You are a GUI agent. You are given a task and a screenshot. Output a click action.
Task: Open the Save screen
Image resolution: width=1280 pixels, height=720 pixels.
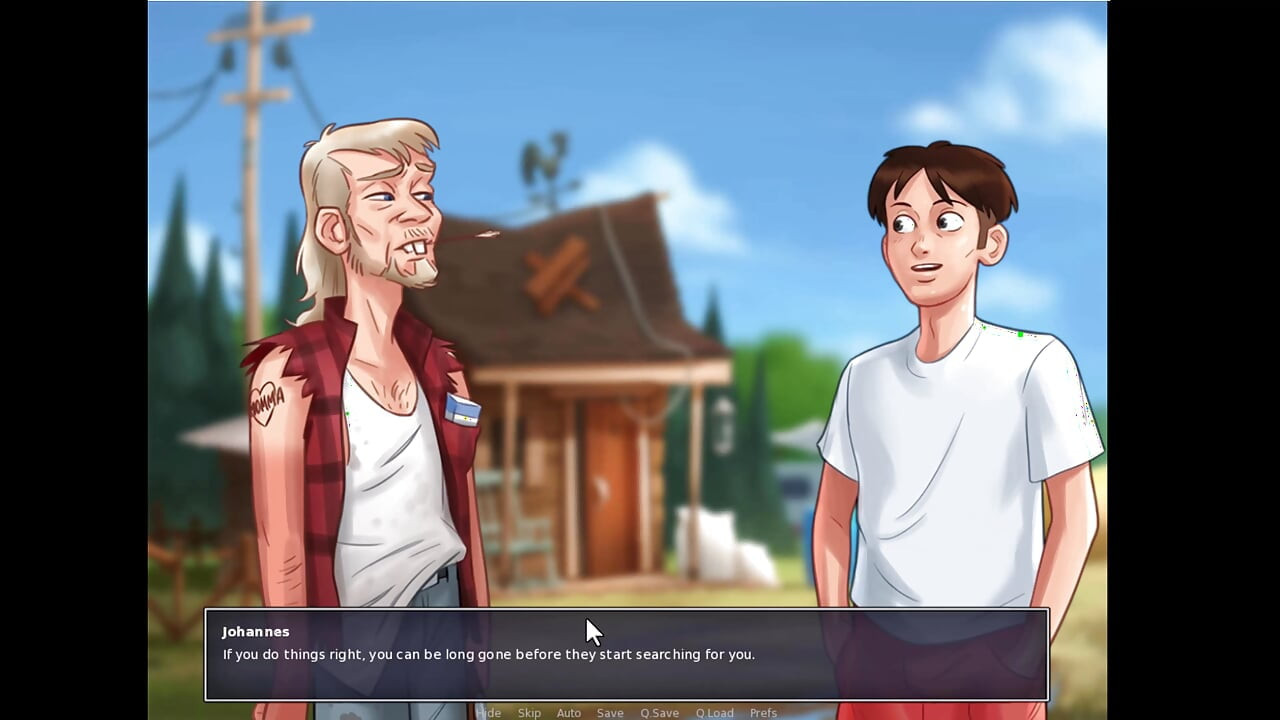[x=610, y=712]
